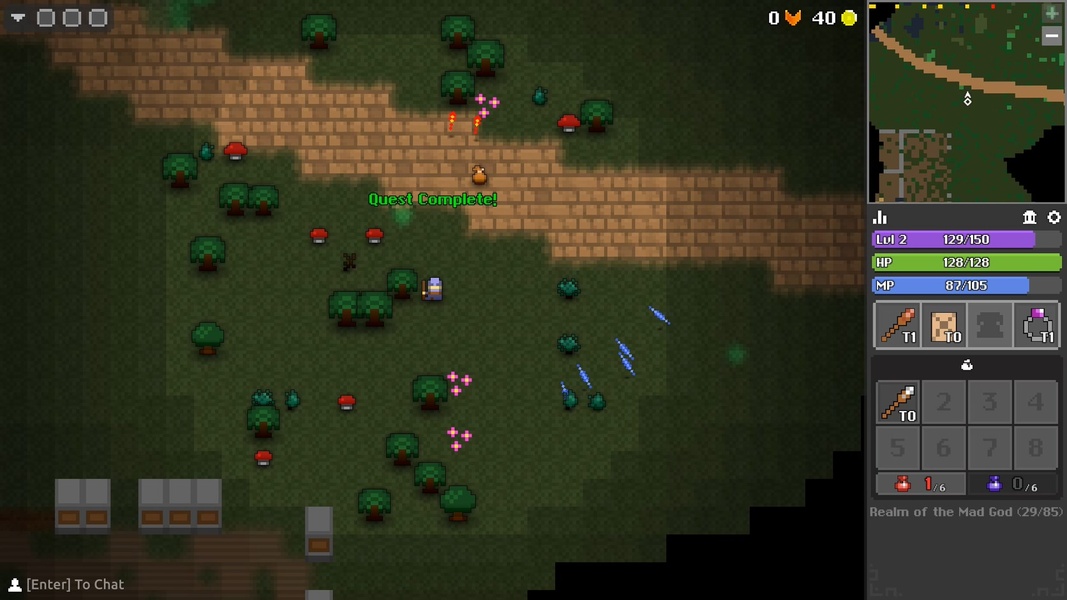Select the T0 staff in inventory
The height and width of the screenshot is (600, 1067).
coord(897,402)
